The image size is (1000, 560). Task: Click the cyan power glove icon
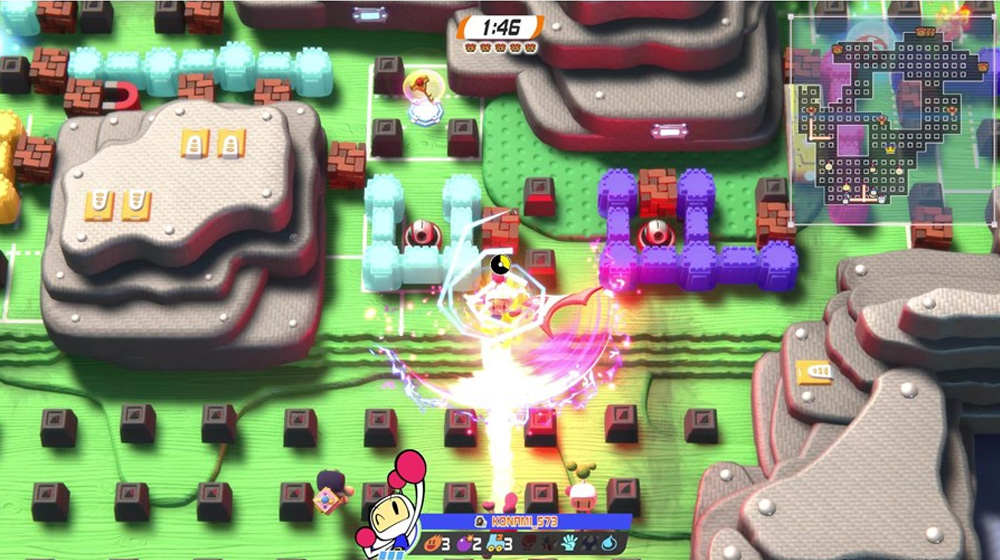tap(568, 544)
